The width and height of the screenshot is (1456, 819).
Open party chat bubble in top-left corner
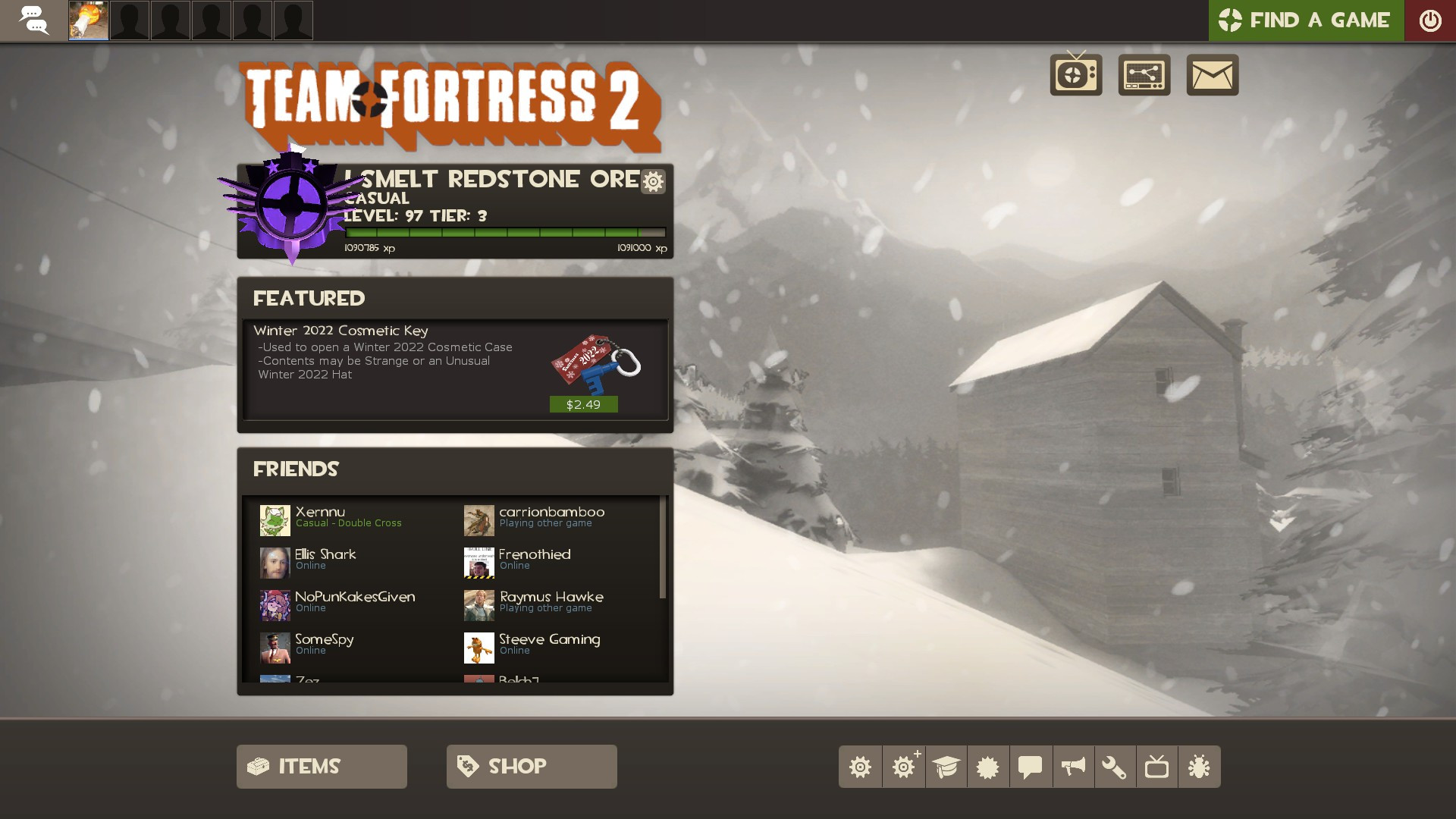tap(34, 20)
